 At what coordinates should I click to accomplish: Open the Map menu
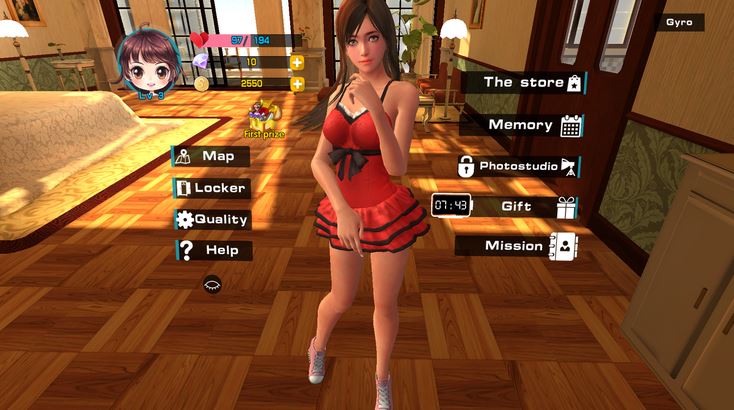pyautogui.click(x=211, y=156)
